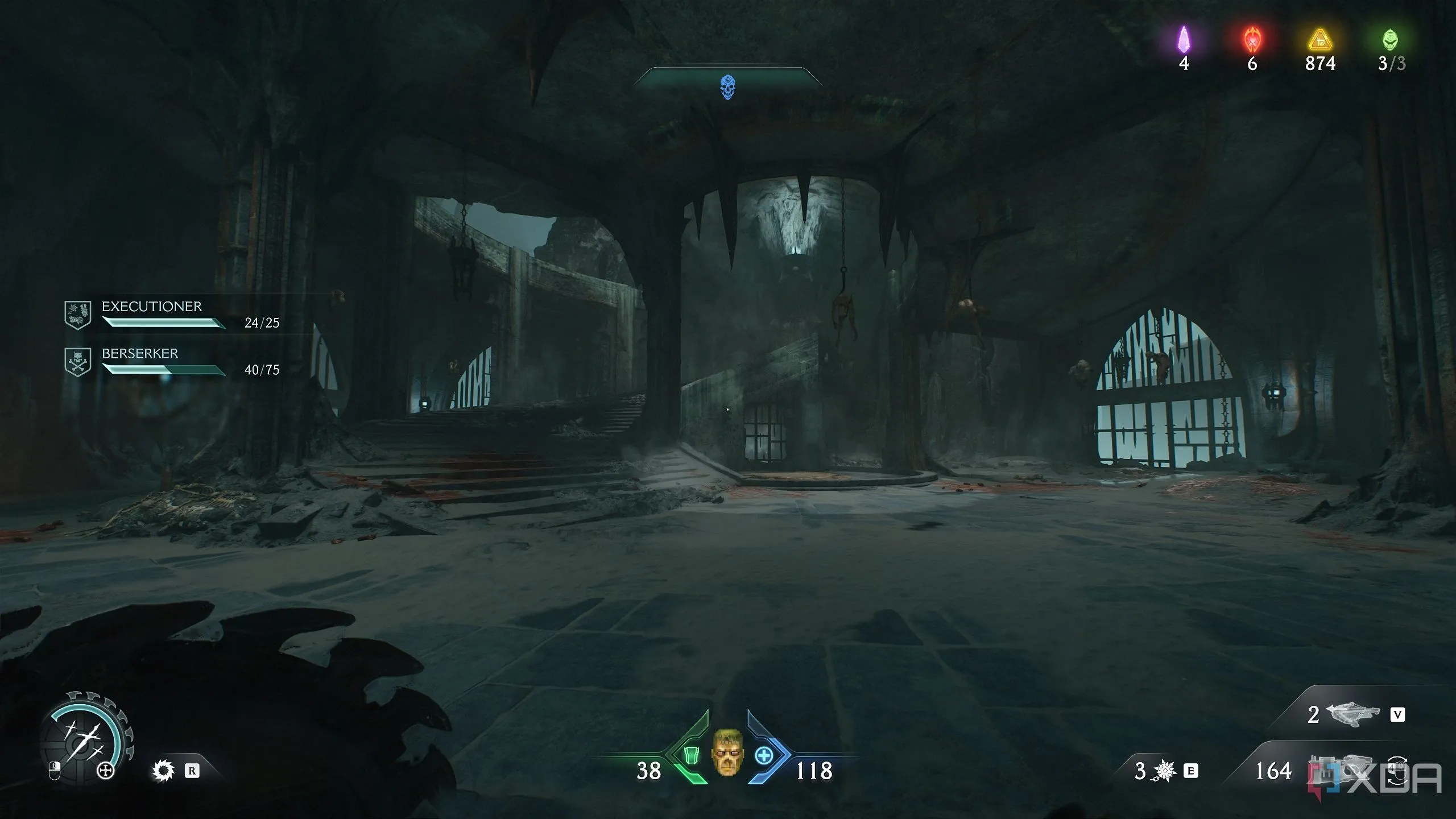
Task: Click the blue skull compass marker
Action: [x=727, y=87]
